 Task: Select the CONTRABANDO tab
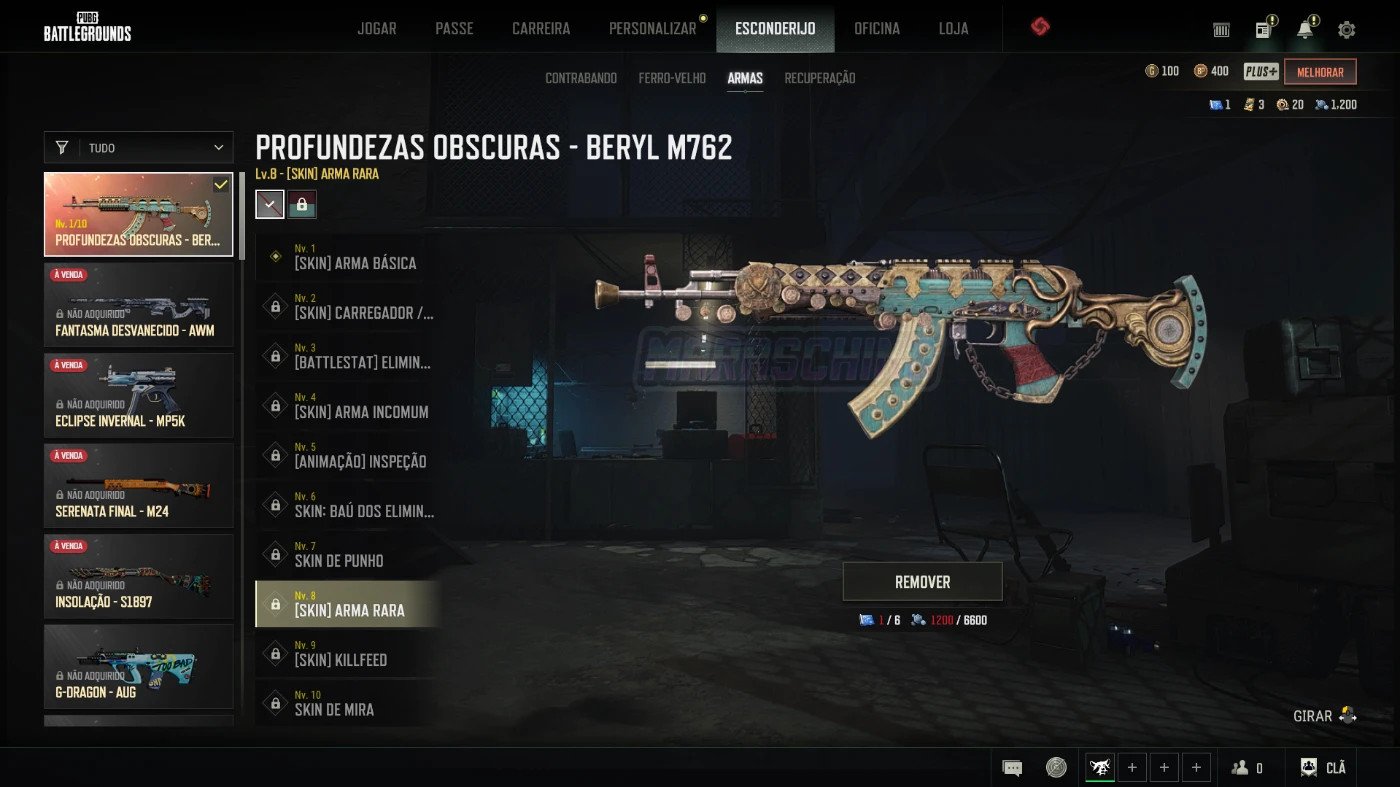(x=581, y=78)
